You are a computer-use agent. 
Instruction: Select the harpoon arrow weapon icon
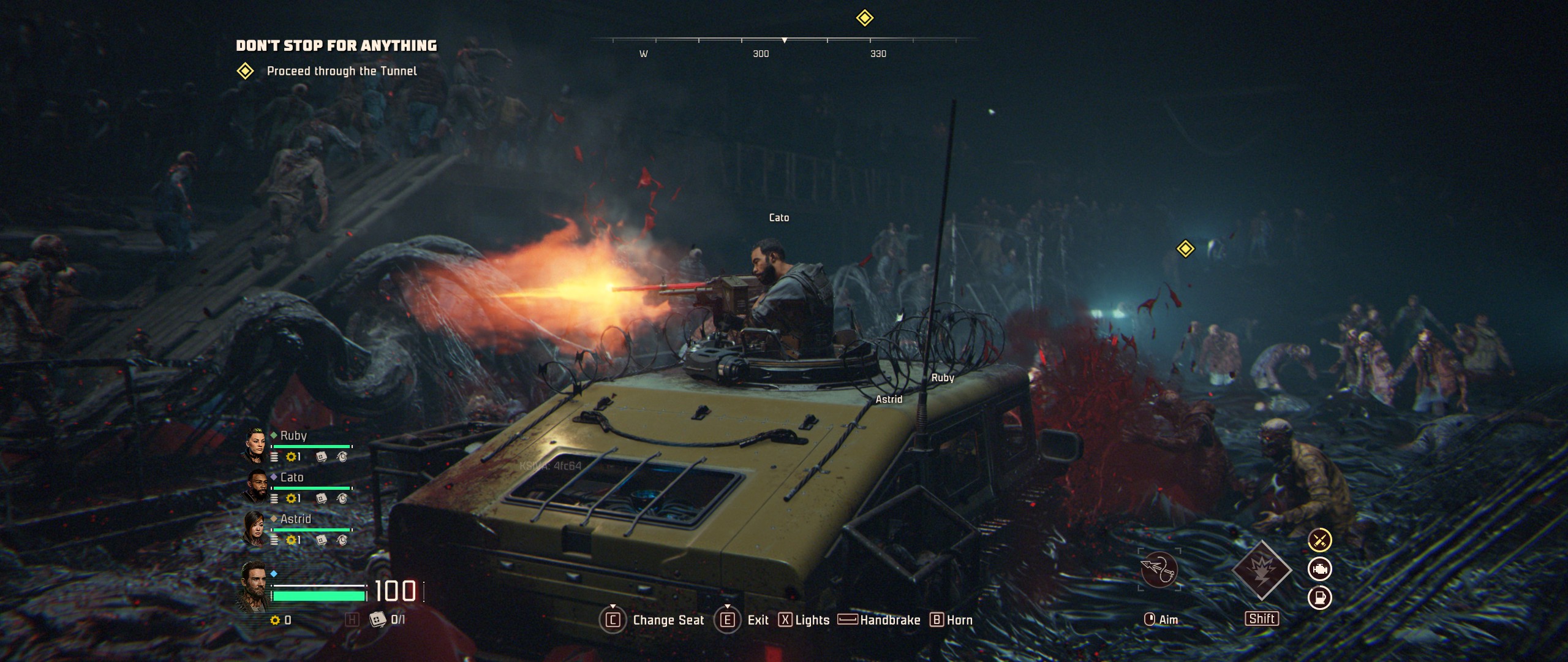(1159, 570)
